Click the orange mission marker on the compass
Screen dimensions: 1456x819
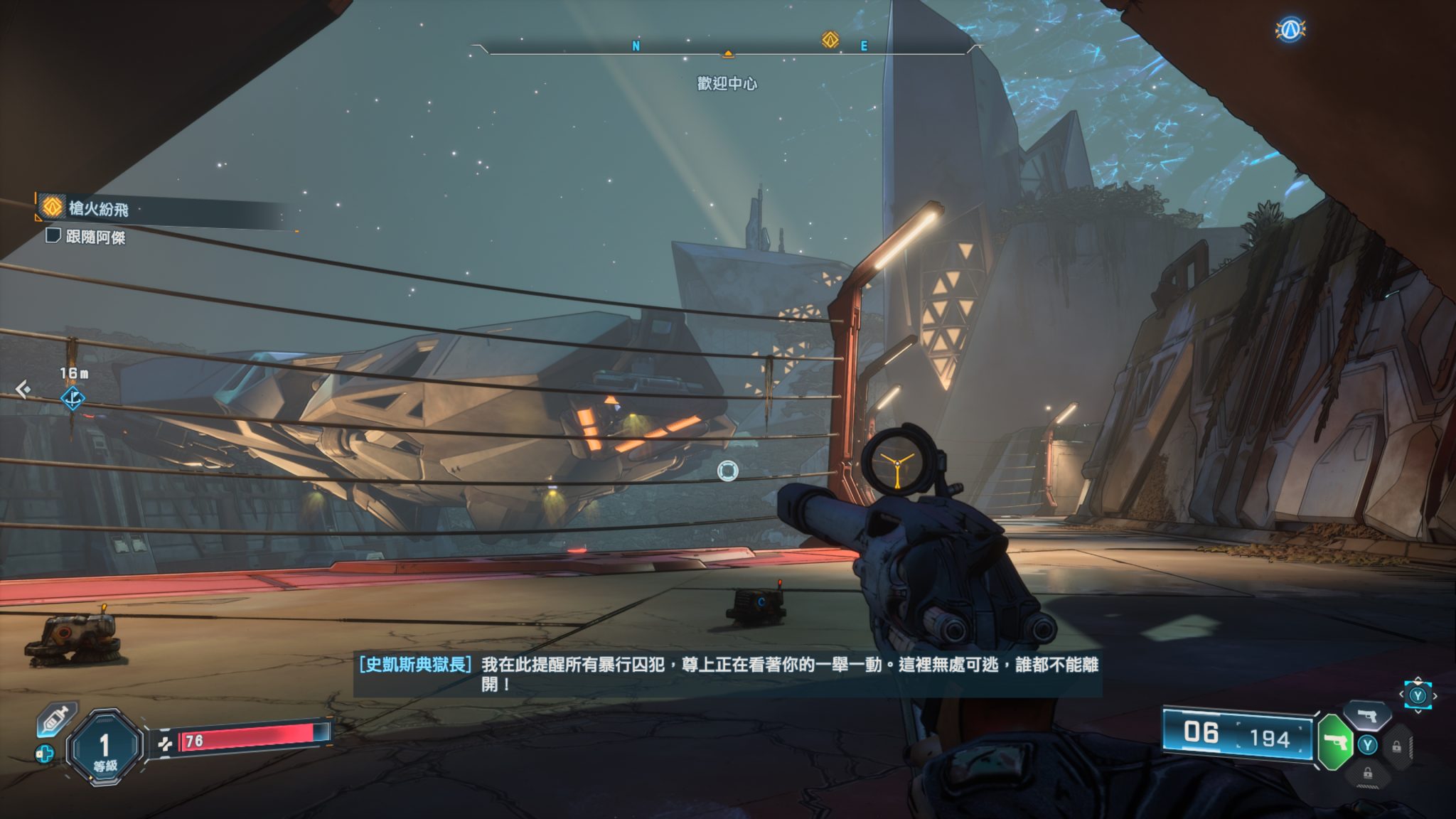tap(830, 40)
